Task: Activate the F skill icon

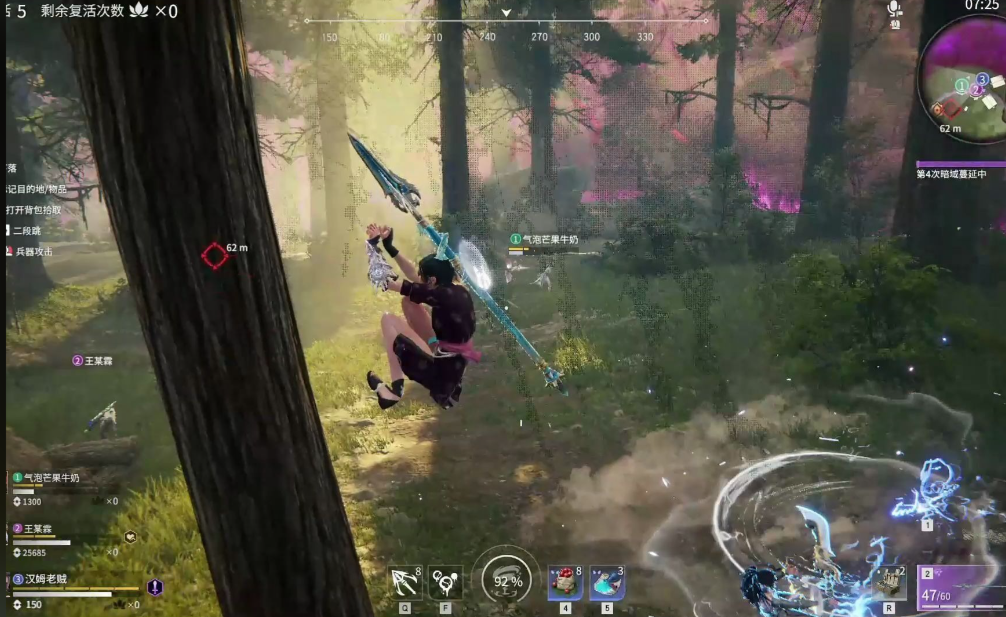Action: coord(444,581)
